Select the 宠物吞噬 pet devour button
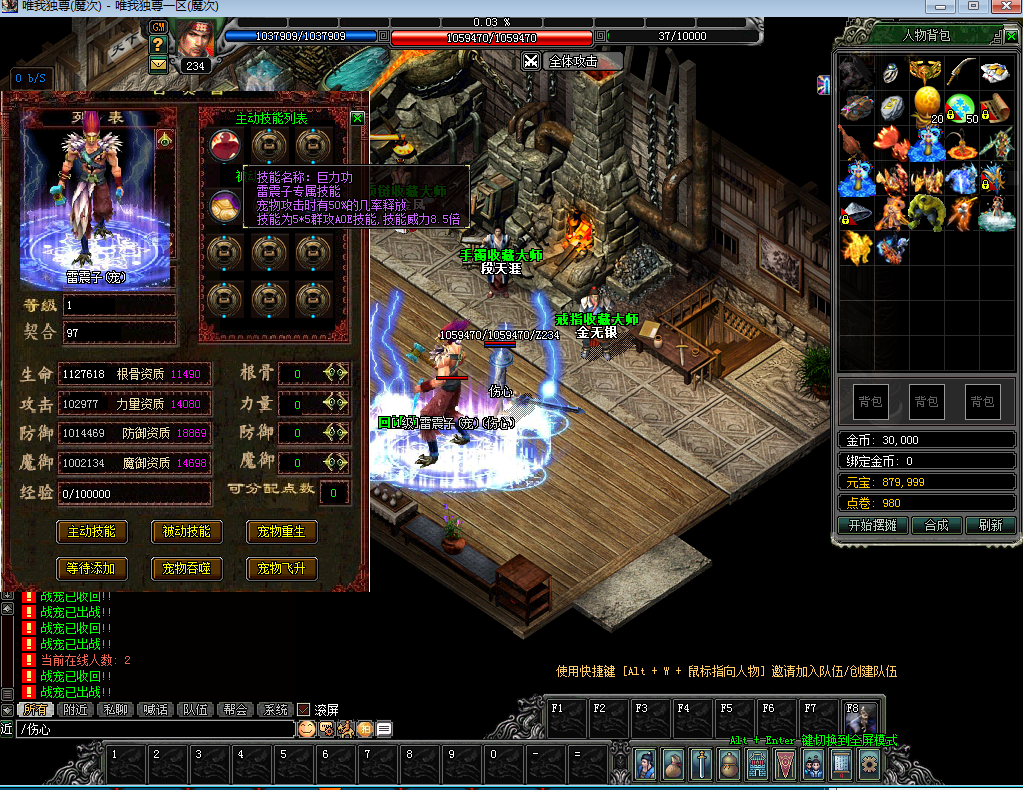Image resolution: width=1023 pixels, height=790 pixels. (x=186, y=568)
